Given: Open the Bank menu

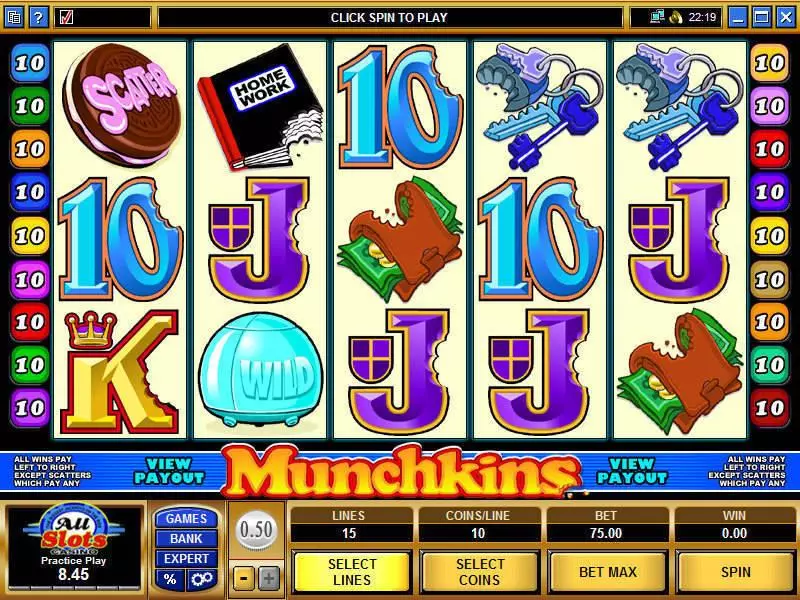Looking at the screenshot, I should pos(186,538).
